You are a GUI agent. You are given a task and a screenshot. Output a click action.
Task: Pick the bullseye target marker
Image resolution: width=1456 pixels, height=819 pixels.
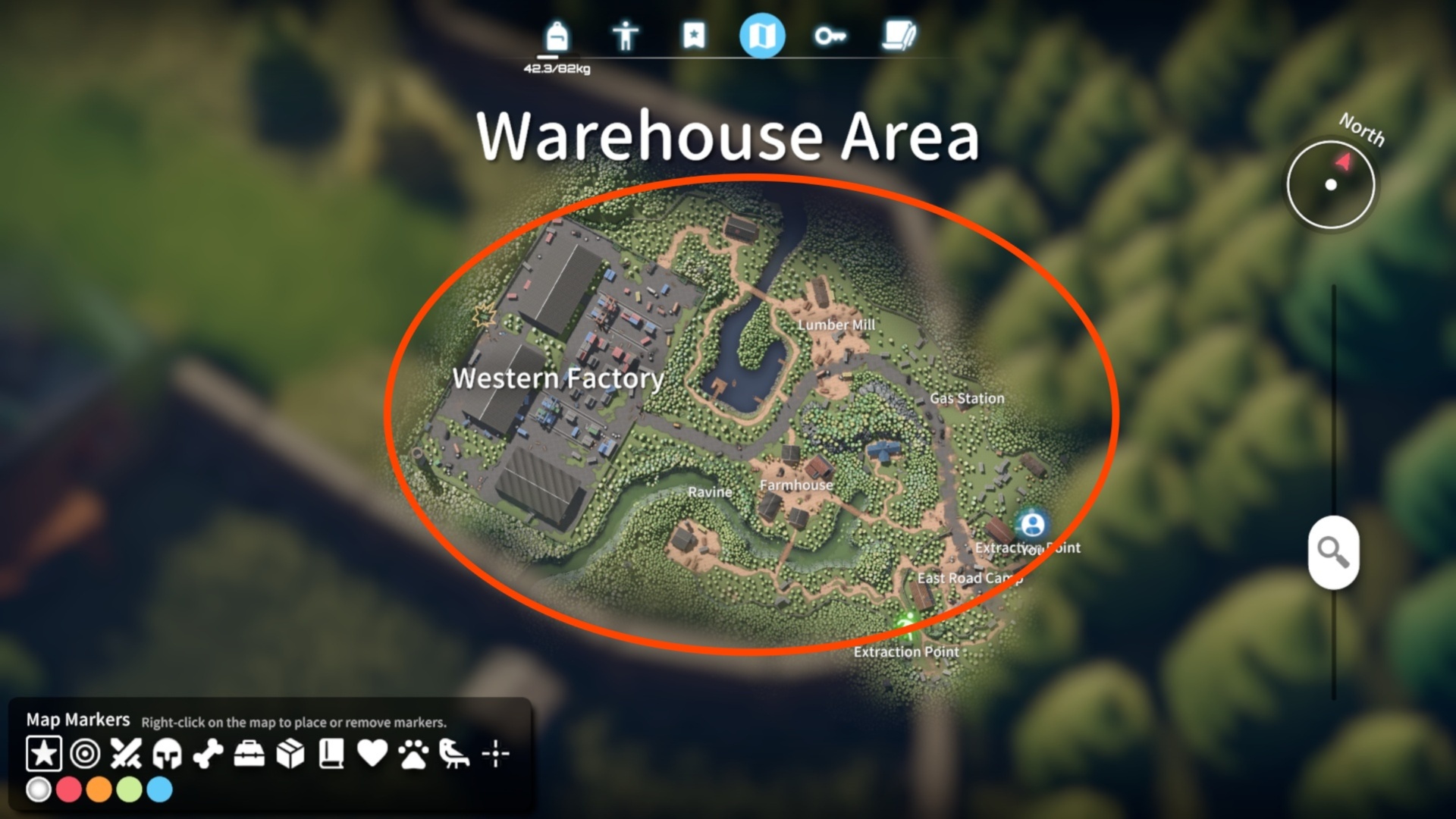coord(85,754)
